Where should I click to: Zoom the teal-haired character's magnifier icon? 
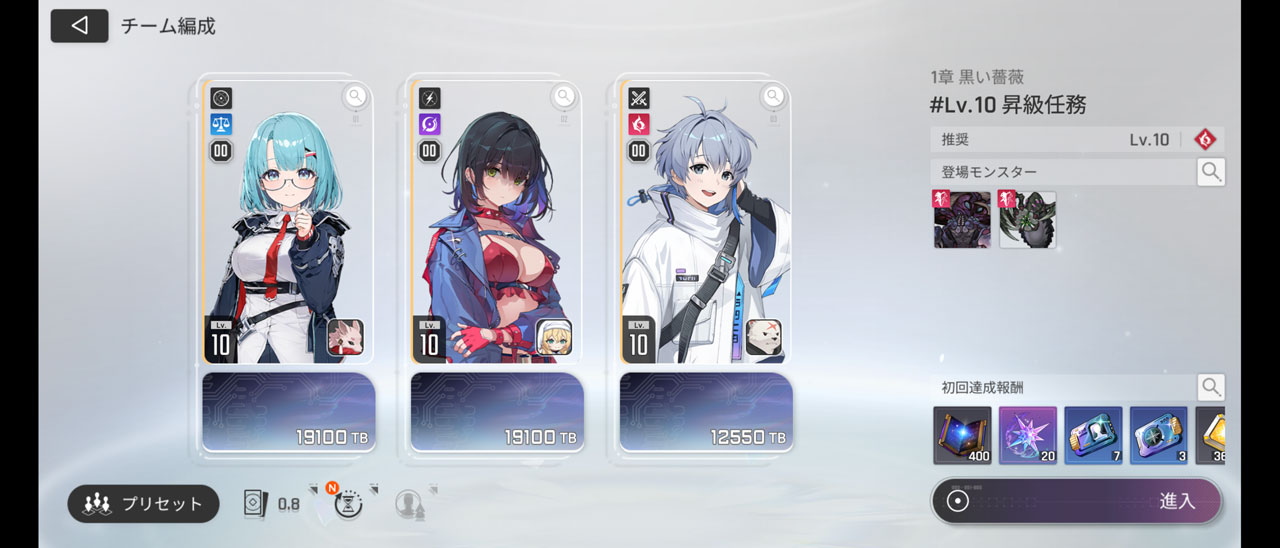pos(355,96)
